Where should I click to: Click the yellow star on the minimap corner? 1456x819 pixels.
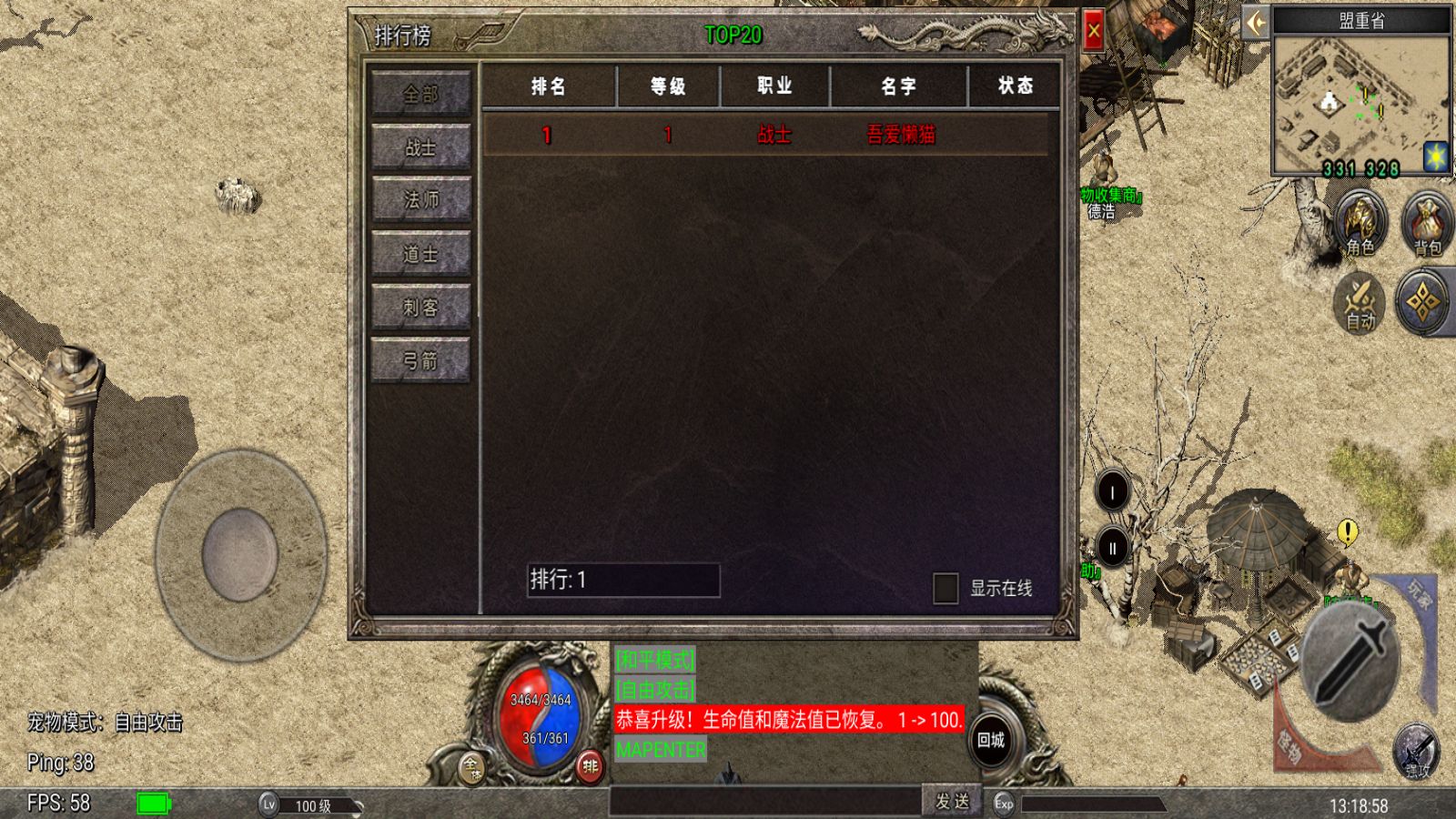1434,158
